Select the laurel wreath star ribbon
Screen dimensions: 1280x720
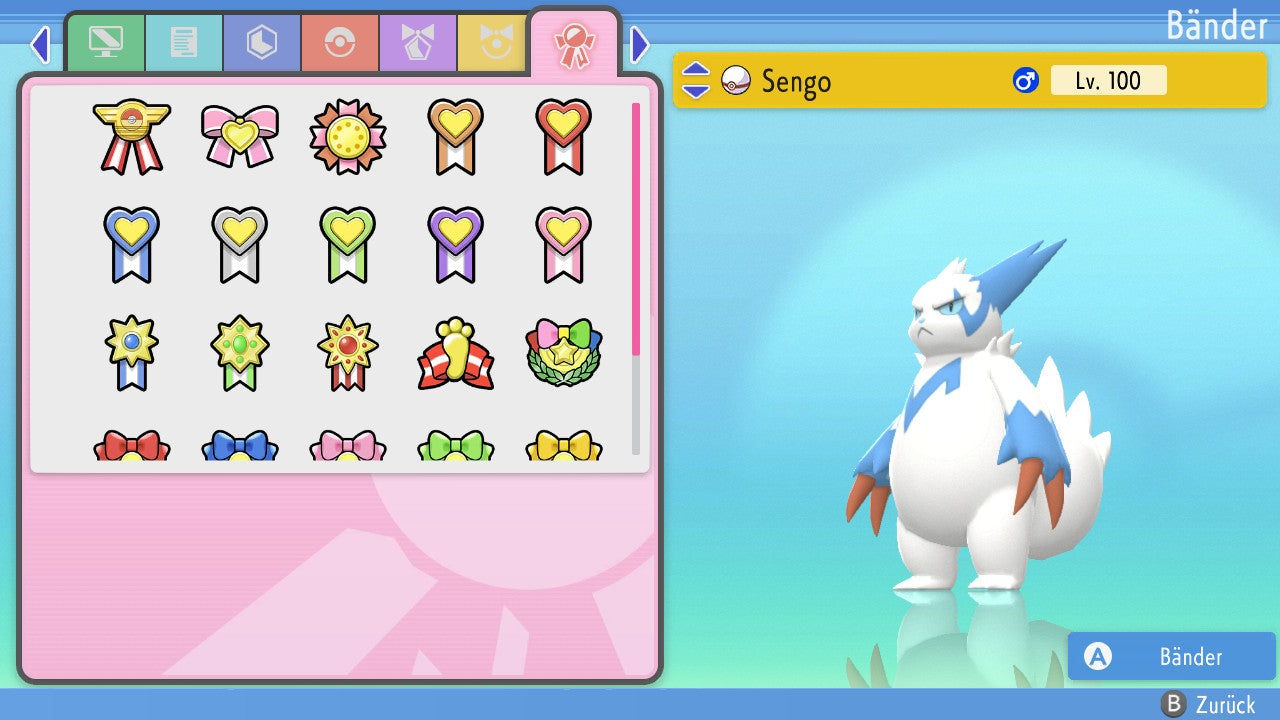[563, 352]
